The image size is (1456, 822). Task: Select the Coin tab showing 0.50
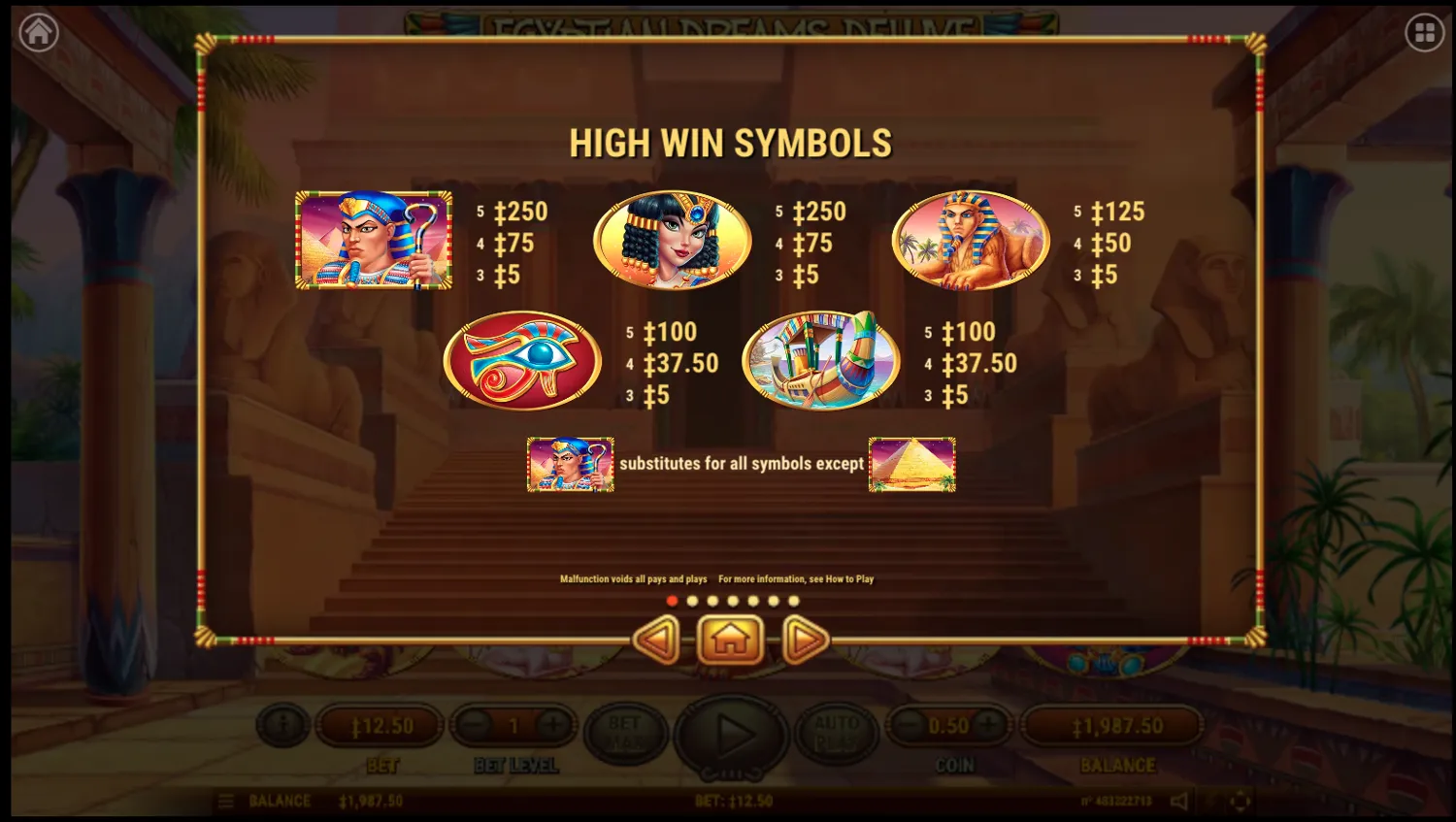[948, 725]
